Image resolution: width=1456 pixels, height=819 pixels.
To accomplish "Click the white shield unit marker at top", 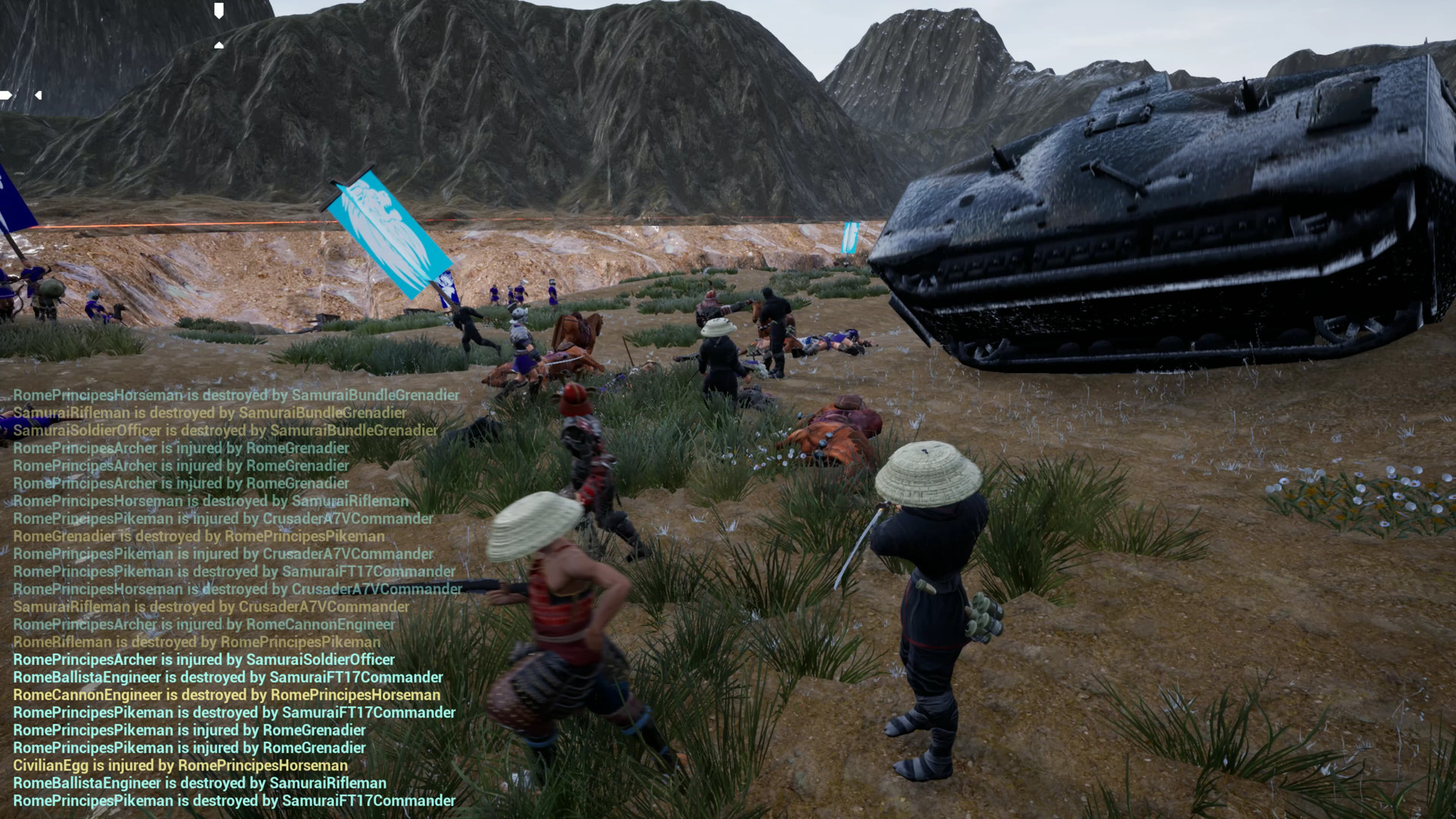I will coord(219,10).
